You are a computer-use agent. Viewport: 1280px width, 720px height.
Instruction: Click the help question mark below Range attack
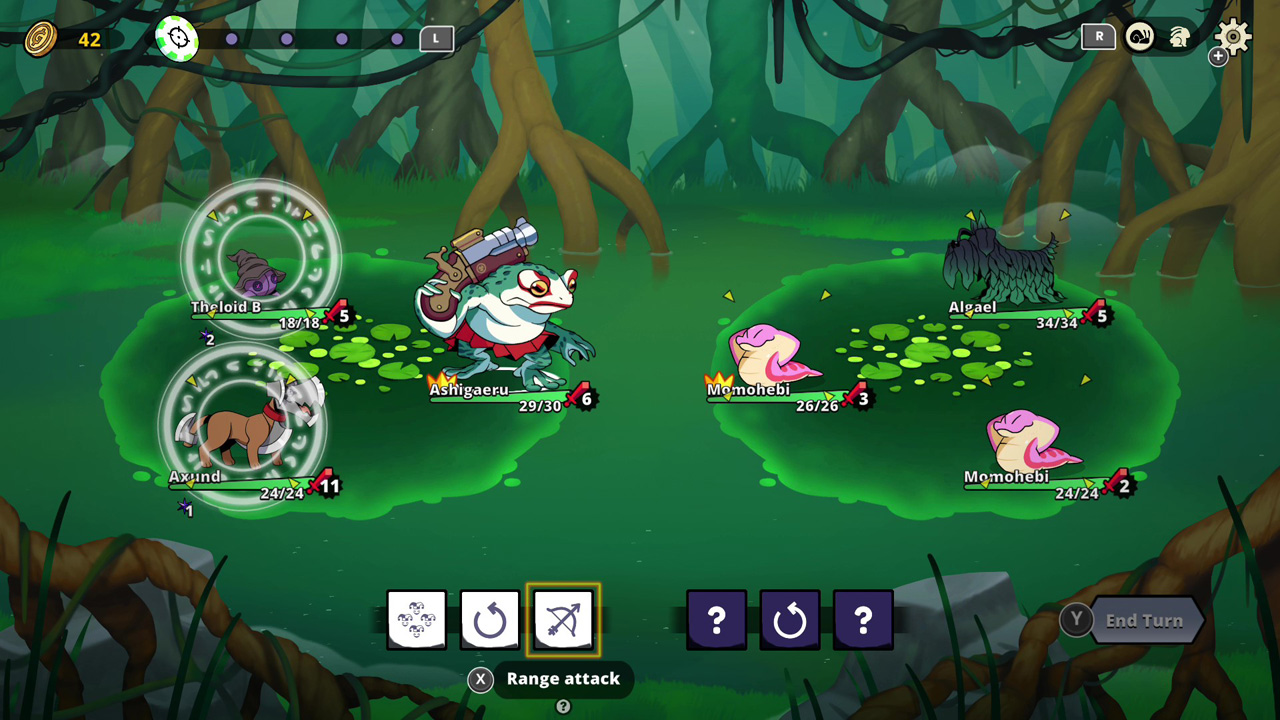coord(563,706)
